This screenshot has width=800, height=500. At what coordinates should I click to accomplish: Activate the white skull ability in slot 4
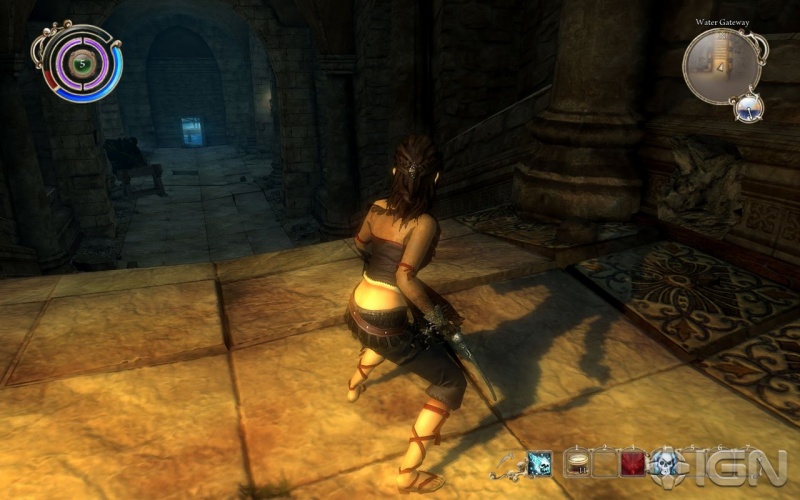665,463
